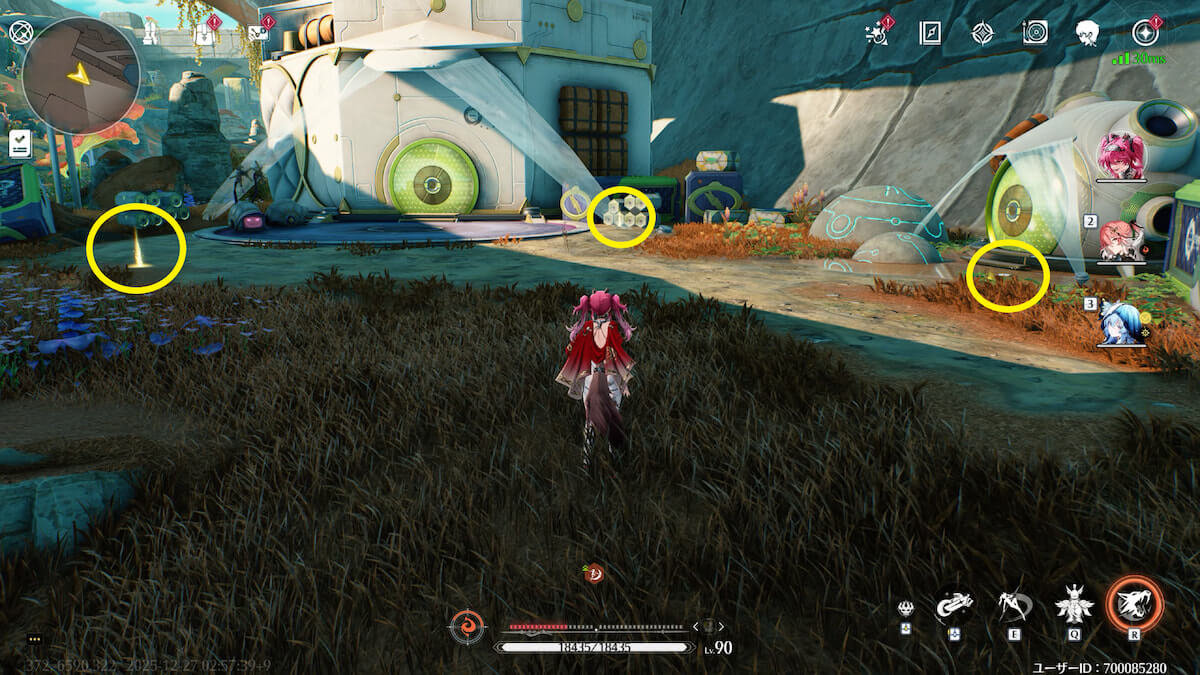Select the four-point diamond star icon

click(982, 33)
